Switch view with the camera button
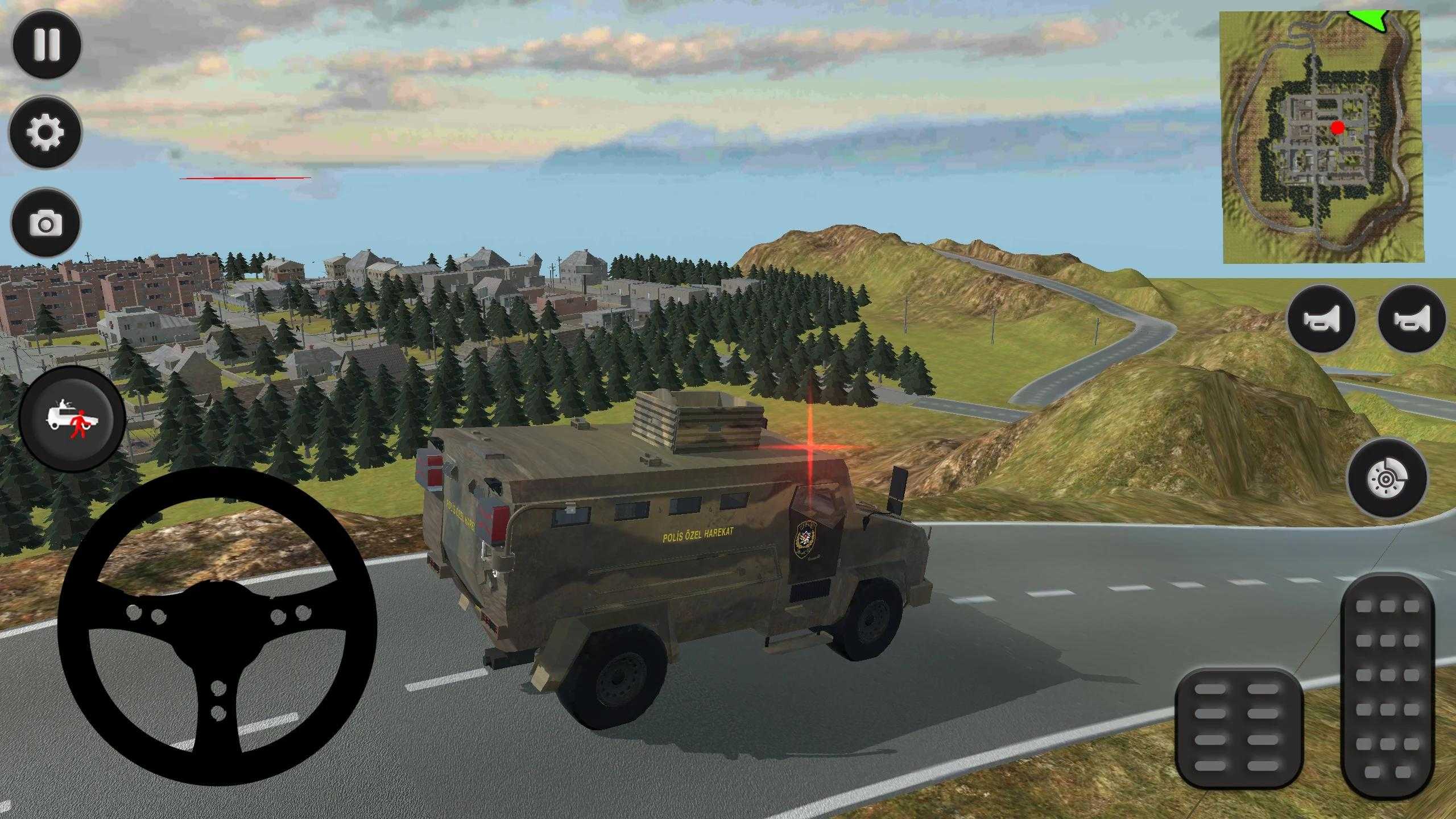 (45, 222)
